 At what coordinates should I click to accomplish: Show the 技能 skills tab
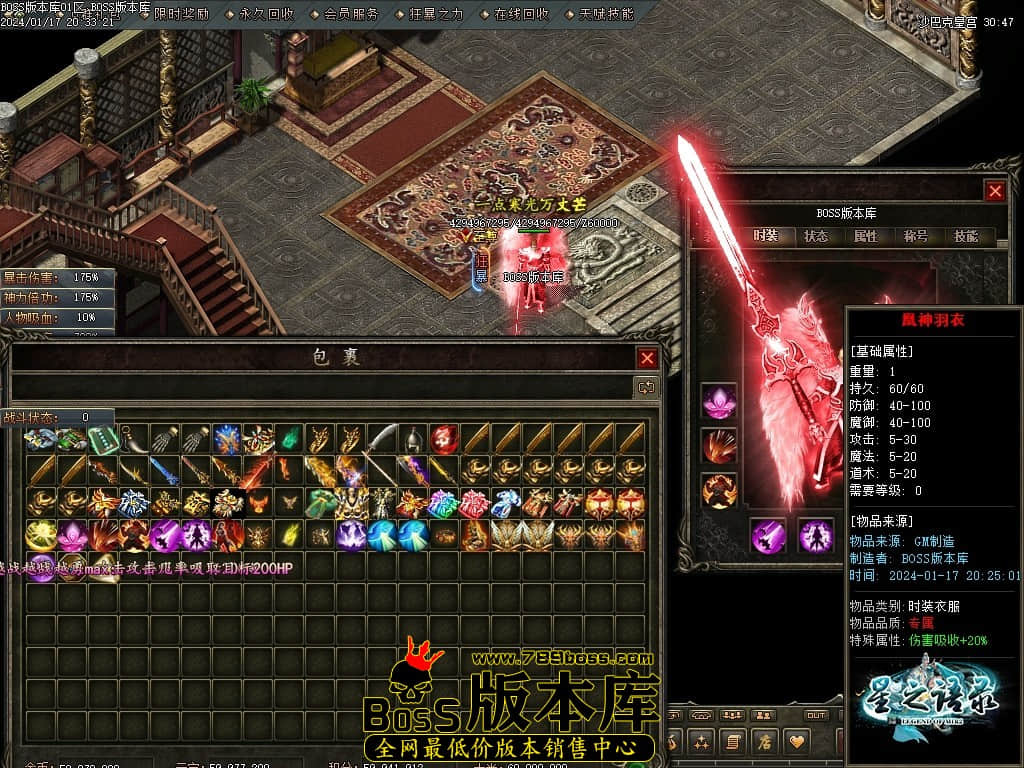(966, 237)
